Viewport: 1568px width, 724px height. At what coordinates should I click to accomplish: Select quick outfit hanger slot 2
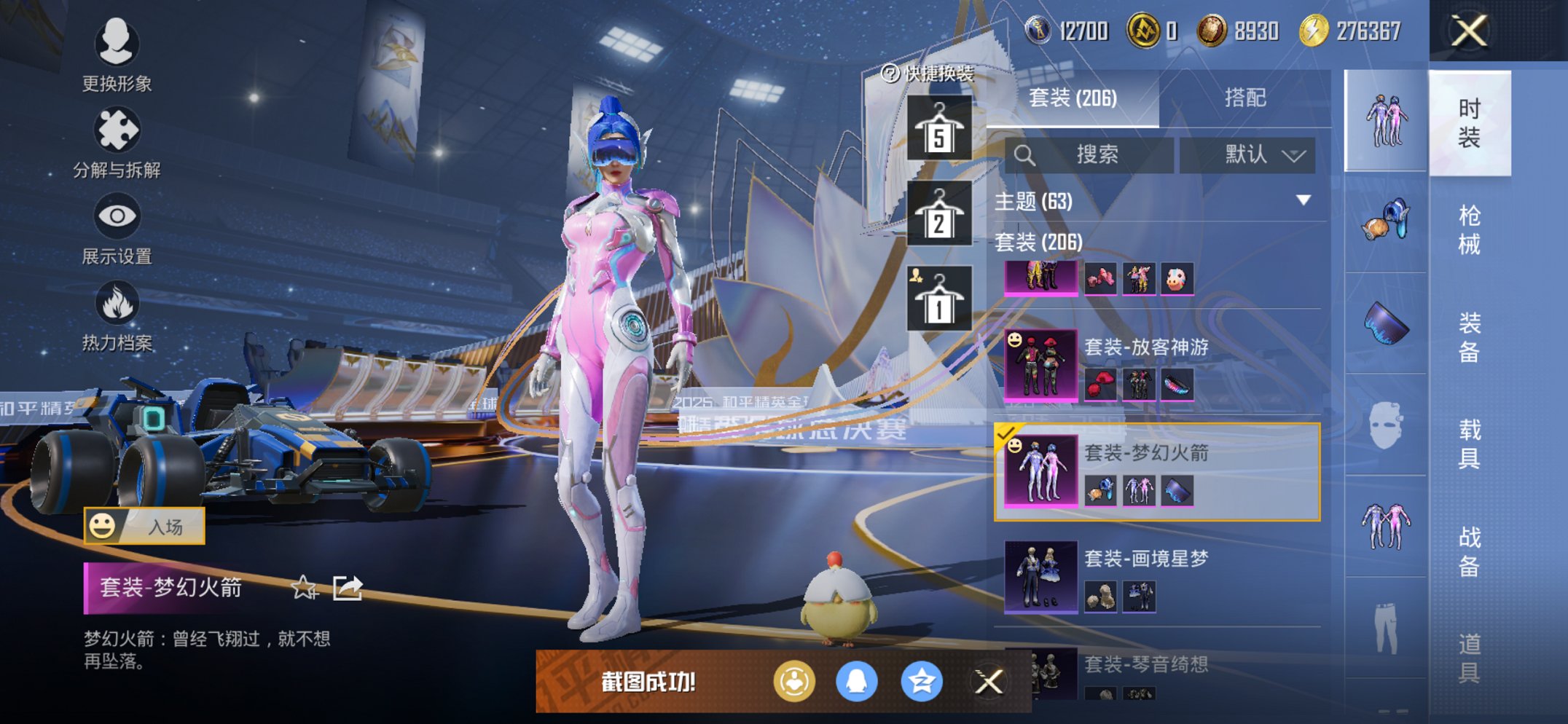click(x=939, y=214)
